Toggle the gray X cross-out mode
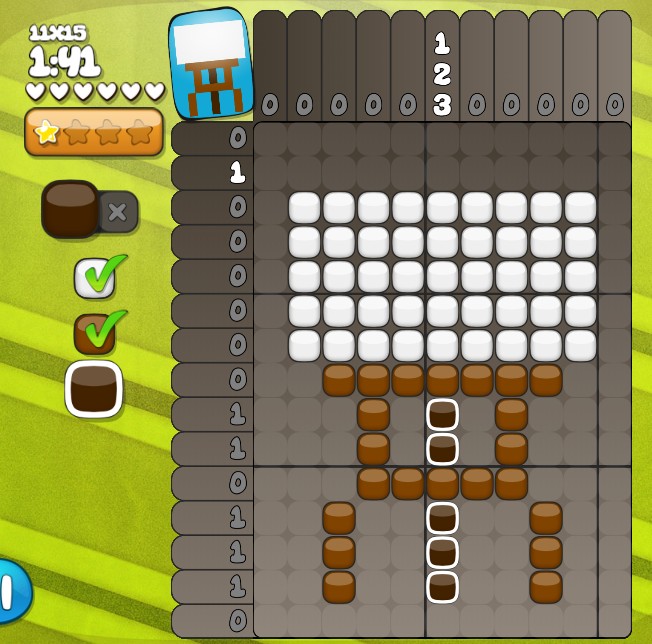Viewport: 652px width, 644px height. (117, 211)
